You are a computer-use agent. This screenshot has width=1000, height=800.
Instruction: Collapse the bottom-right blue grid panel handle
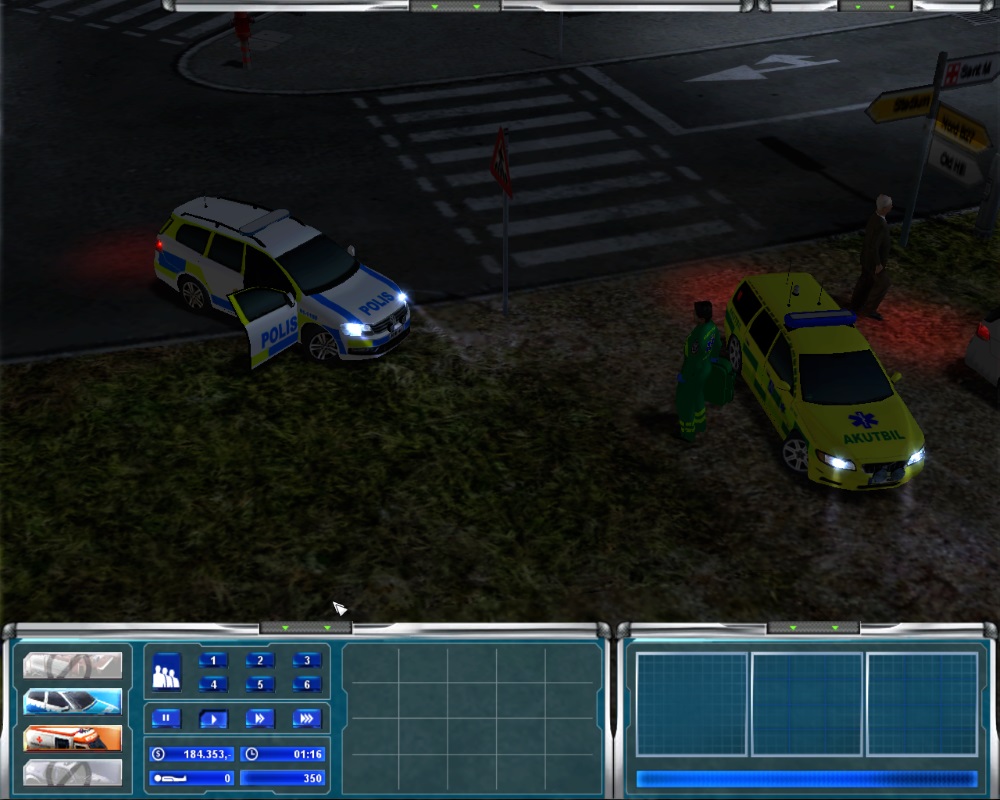click(x=812, y=628)
